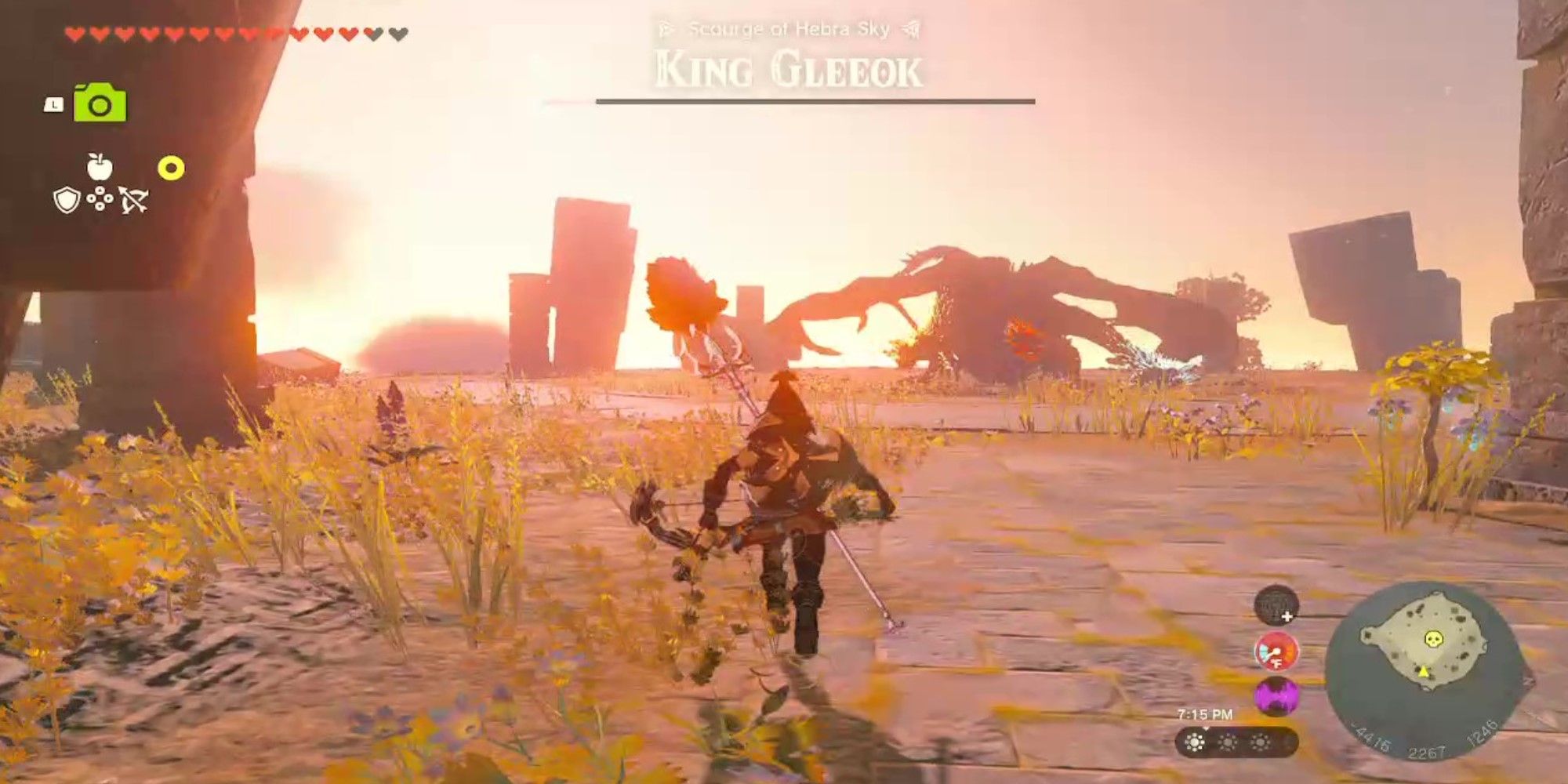Click the shield swap icon
This screenshot has width=1568, height=784.
click(x=67, y=201)
